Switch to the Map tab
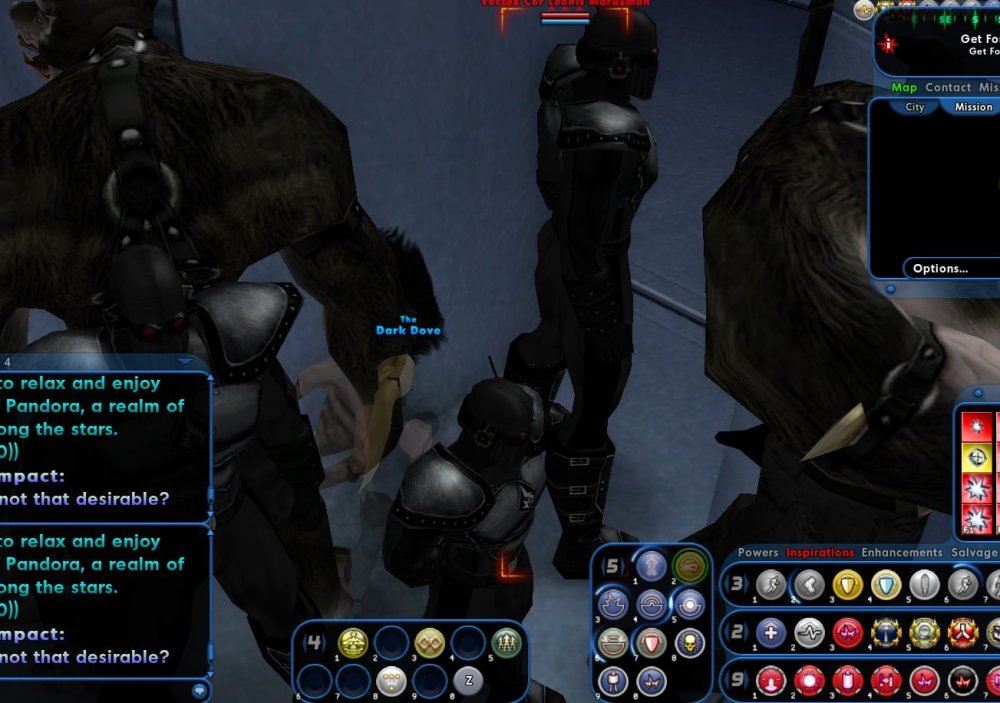 904,88
